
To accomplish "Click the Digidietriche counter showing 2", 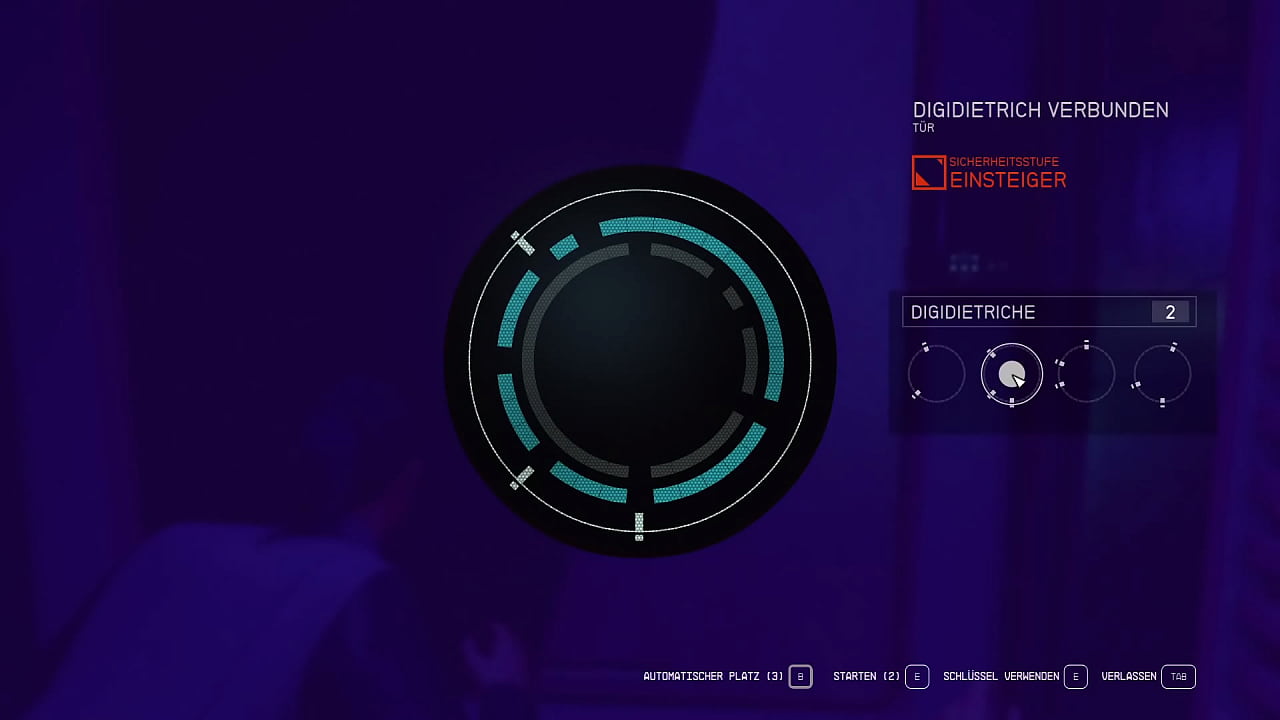I will point(1170,311).
